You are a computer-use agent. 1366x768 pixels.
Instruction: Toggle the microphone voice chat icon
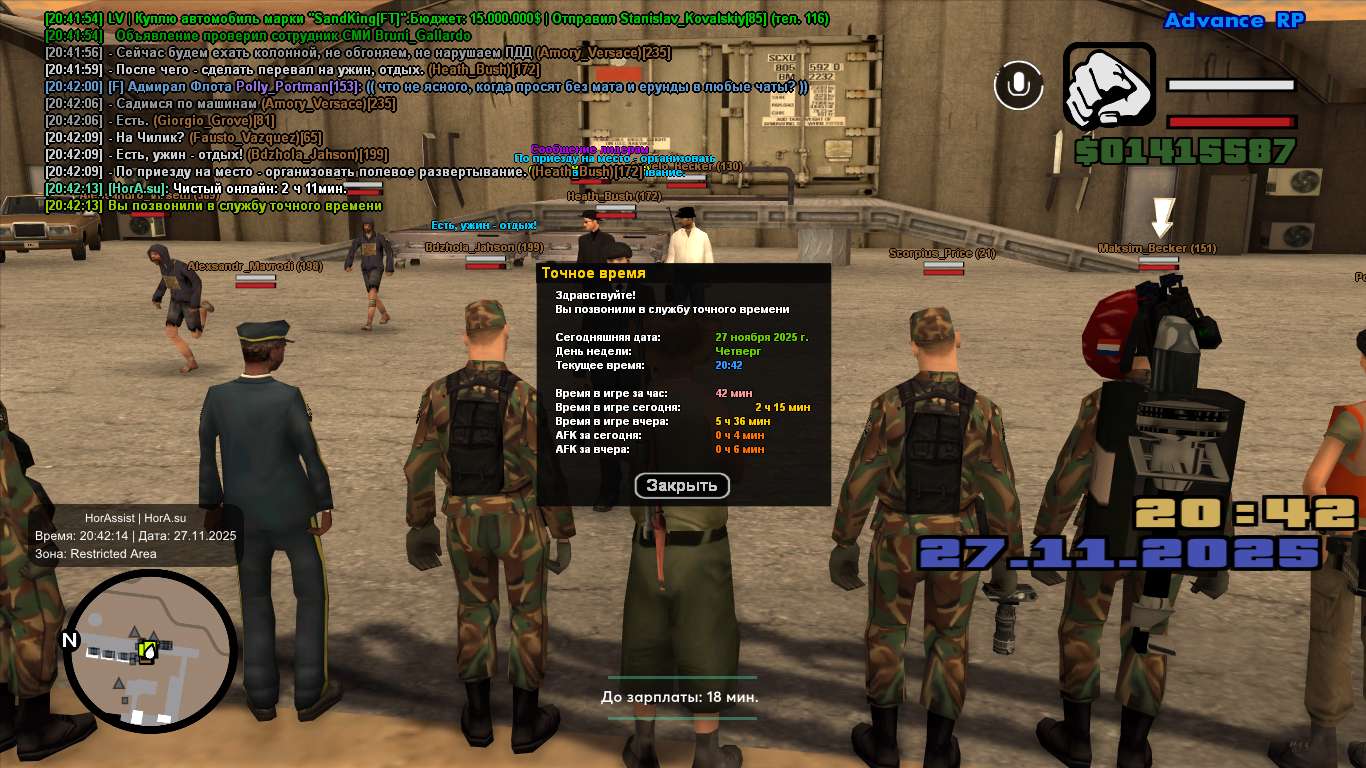[1018, 86]
